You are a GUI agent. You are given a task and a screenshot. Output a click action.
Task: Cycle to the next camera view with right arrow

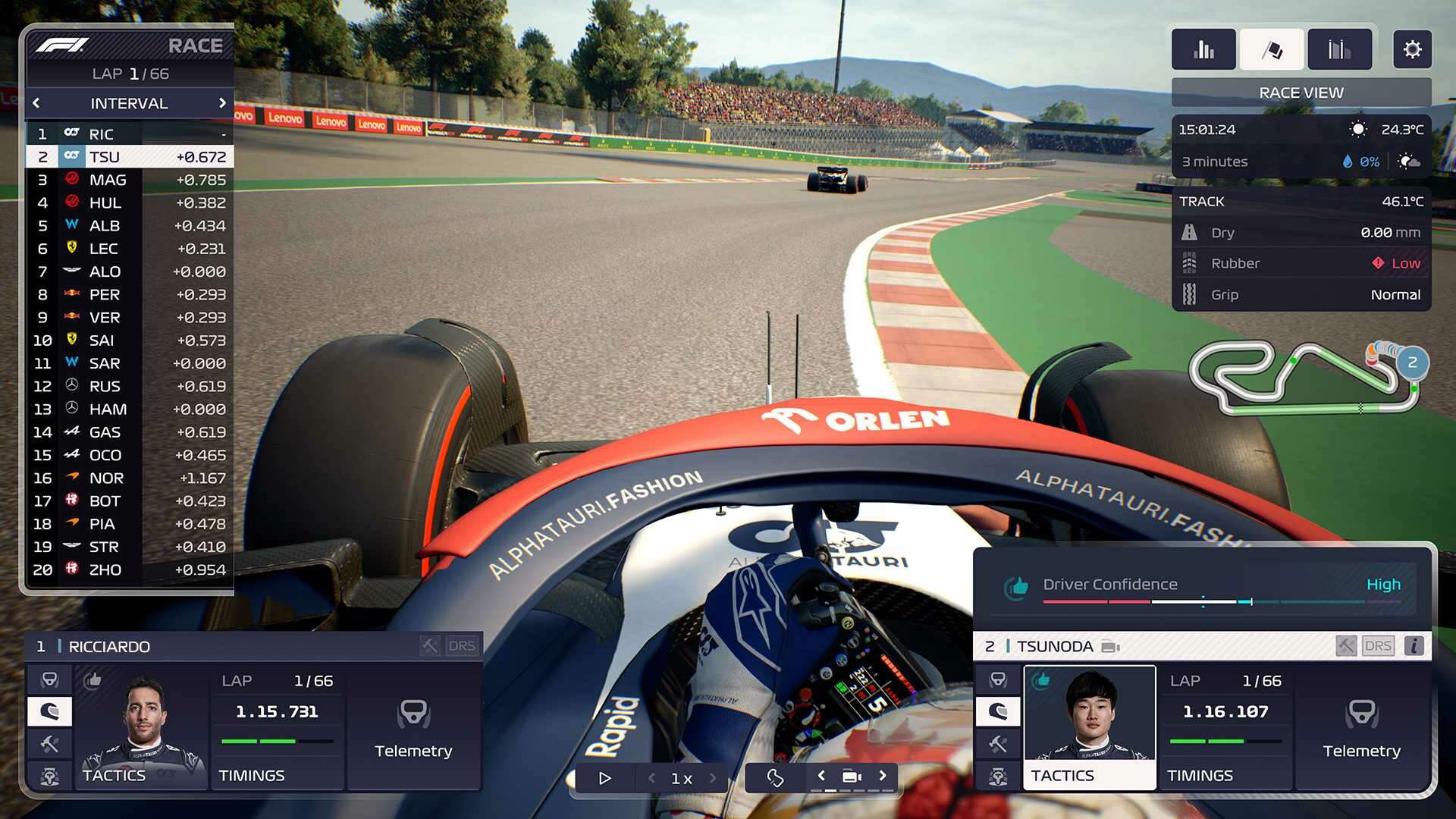[x=882, y=777]
